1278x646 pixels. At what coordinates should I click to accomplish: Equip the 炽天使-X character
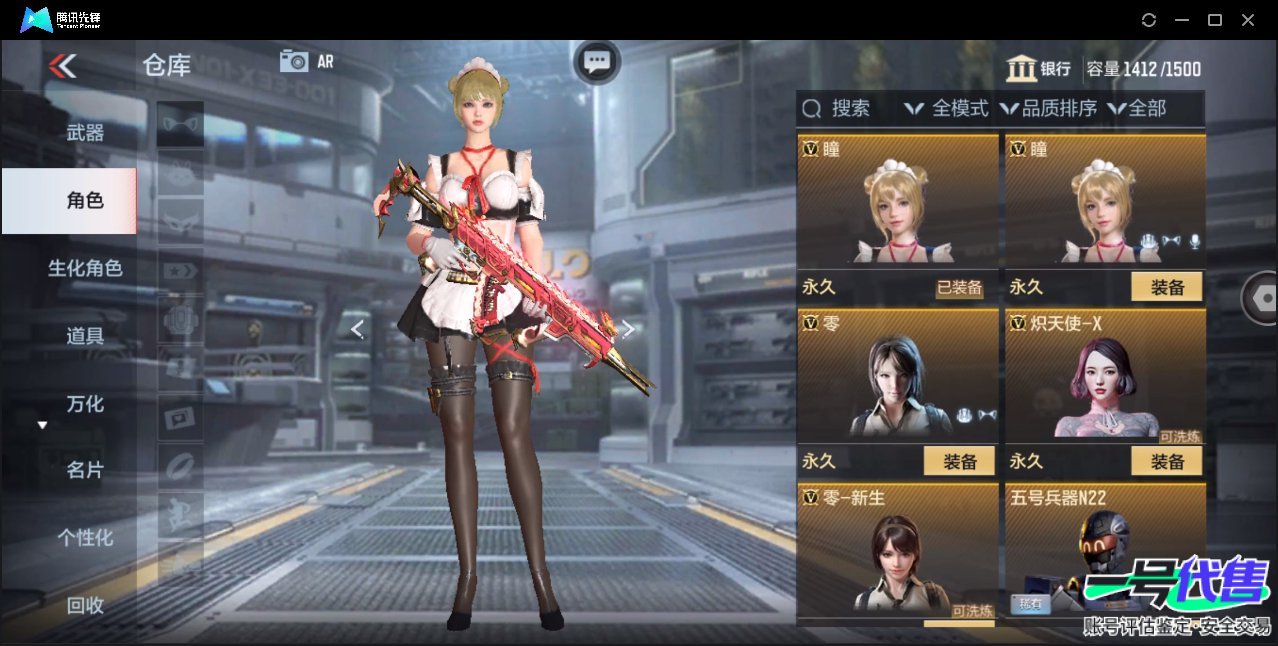pyautogui.click(x=1167, y=461)
